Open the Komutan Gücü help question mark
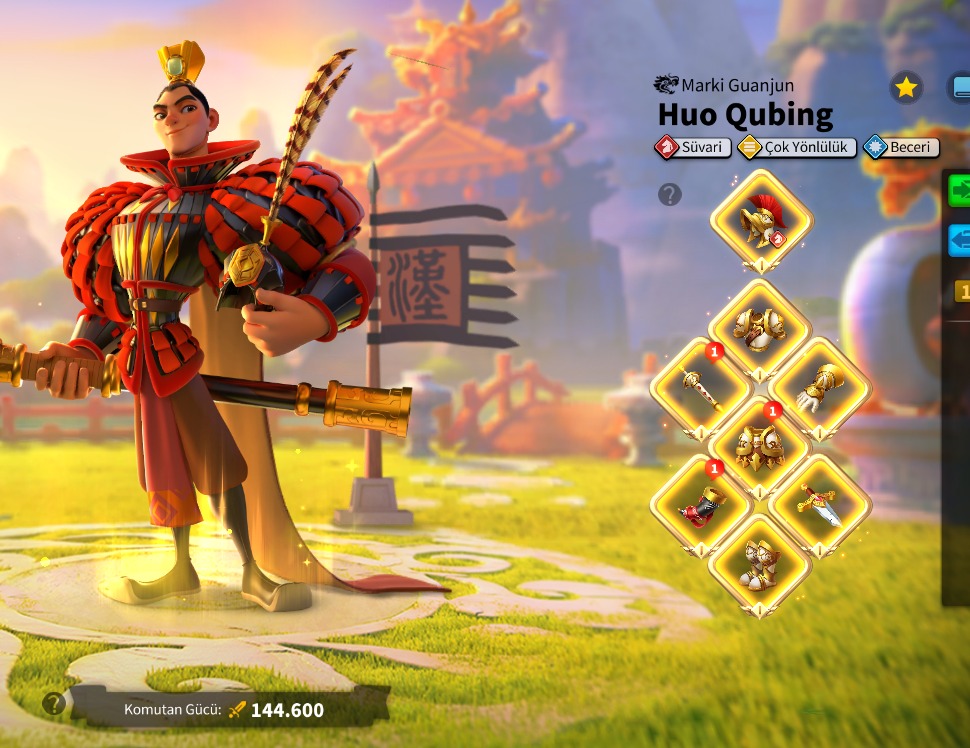This screenshot has width=970, height=748. click(54, 703)
